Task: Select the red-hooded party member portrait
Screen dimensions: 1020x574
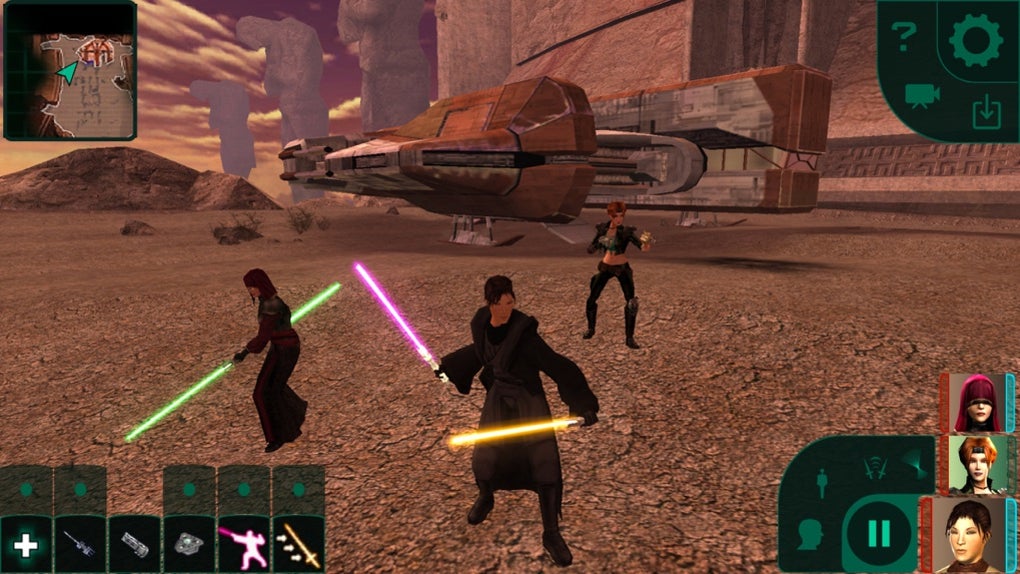Action: click(975, 402)
